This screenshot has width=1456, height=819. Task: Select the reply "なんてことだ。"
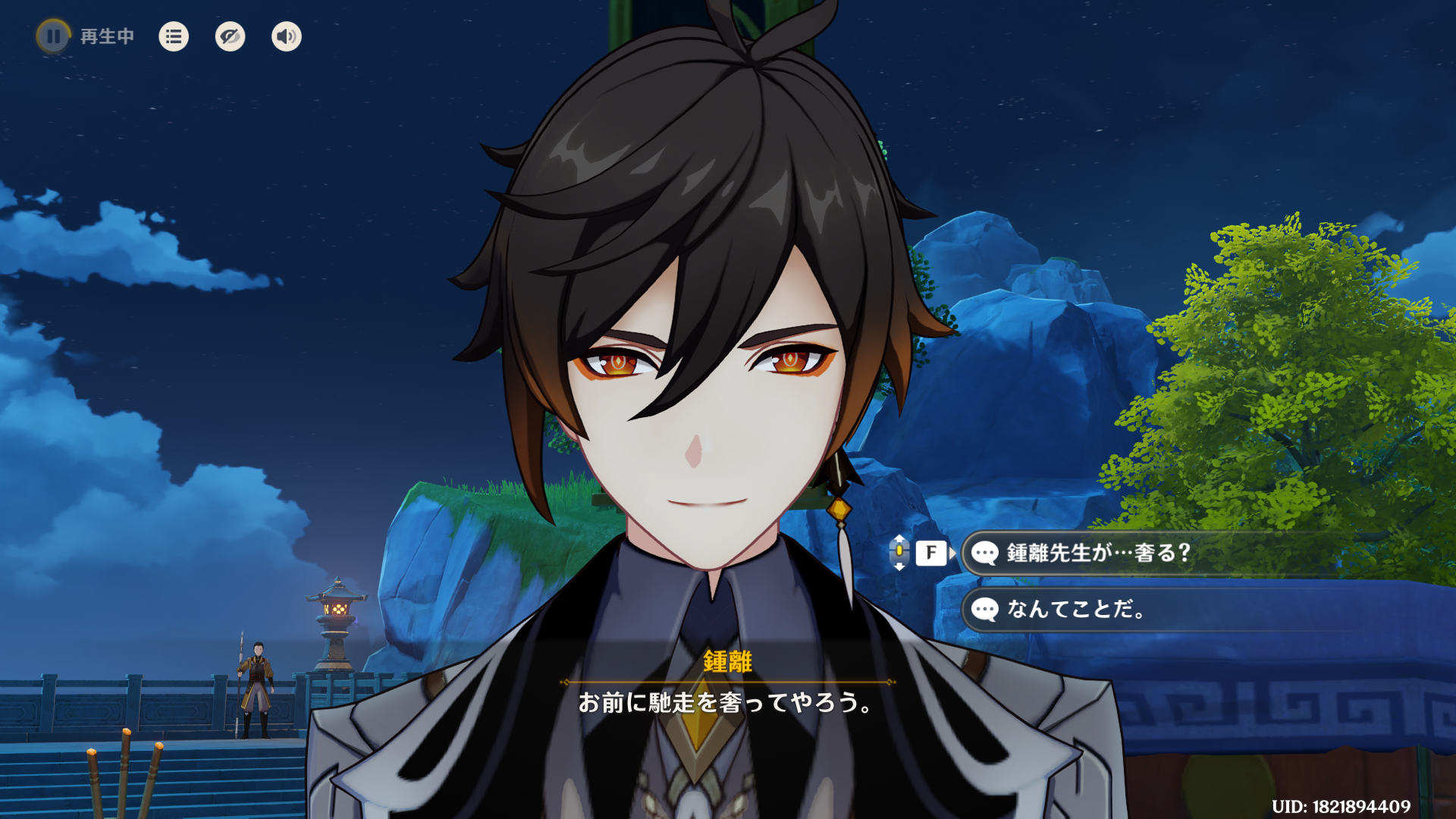click(1077, 610)
